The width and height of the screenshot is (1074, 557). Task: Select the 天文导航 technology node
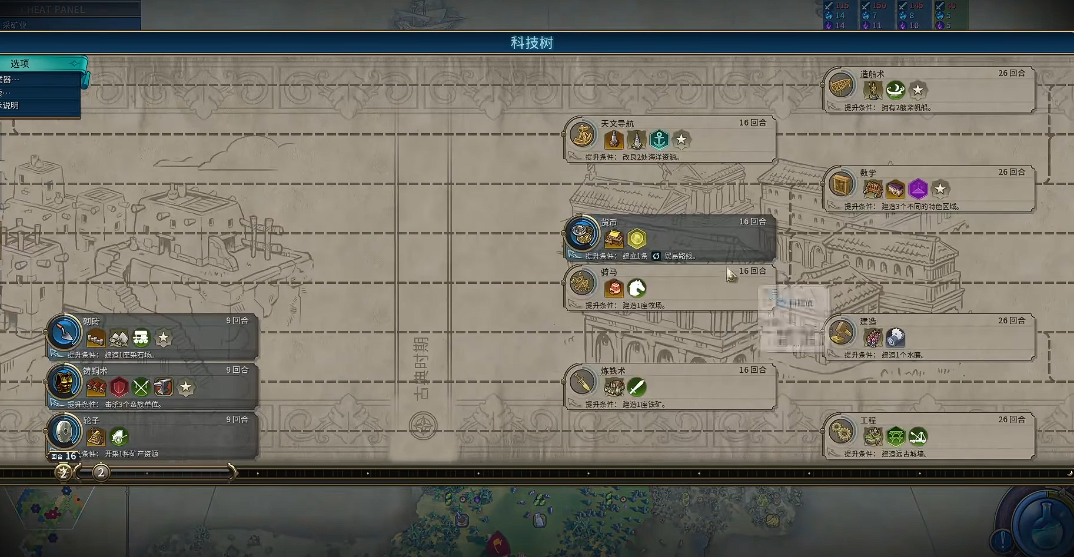(x=670, y=139)
